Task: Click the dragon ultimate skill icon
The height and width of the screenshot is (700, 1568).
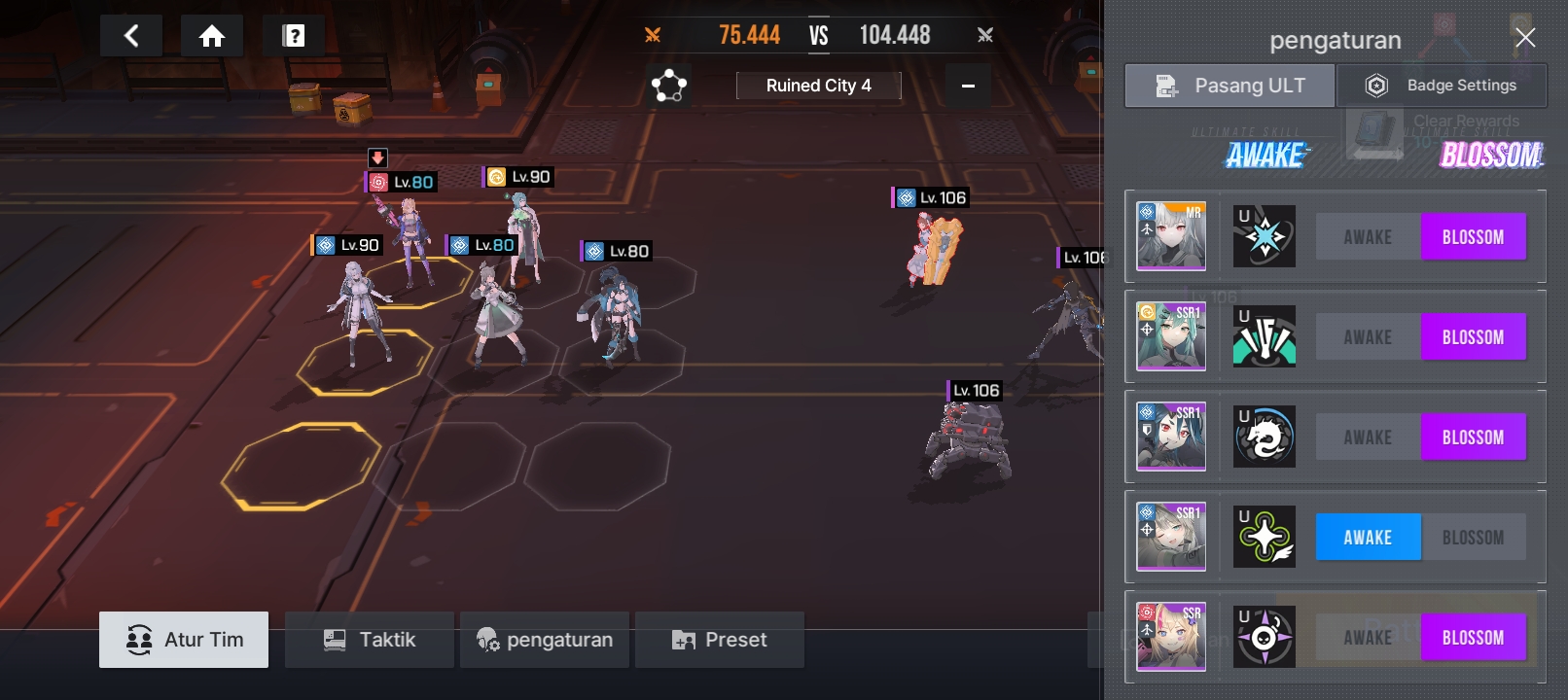Action: click(x=1265, y=437)
